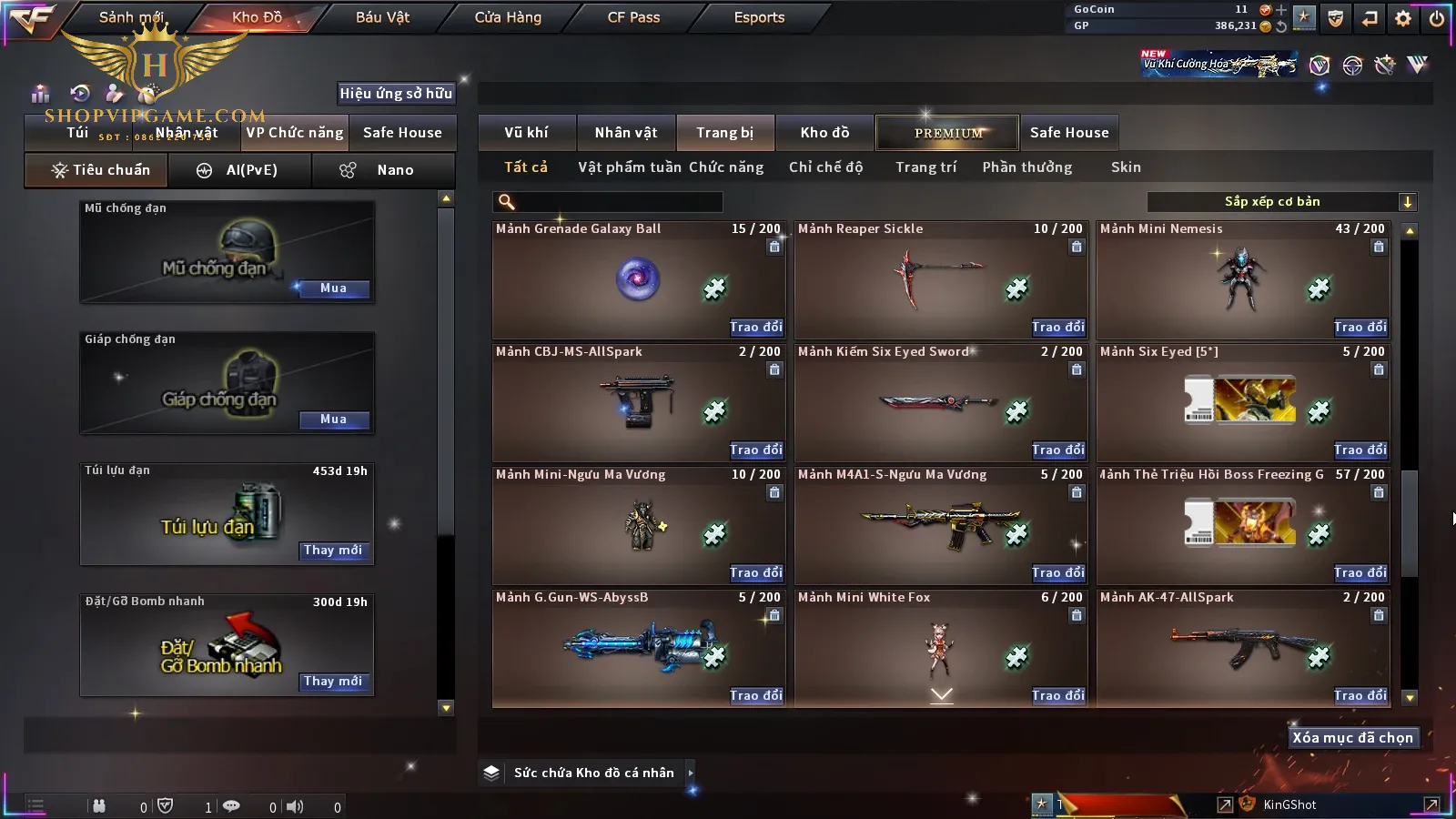Open the Esports section
This screenshot has width=1456, height=819.
(759, 17)
